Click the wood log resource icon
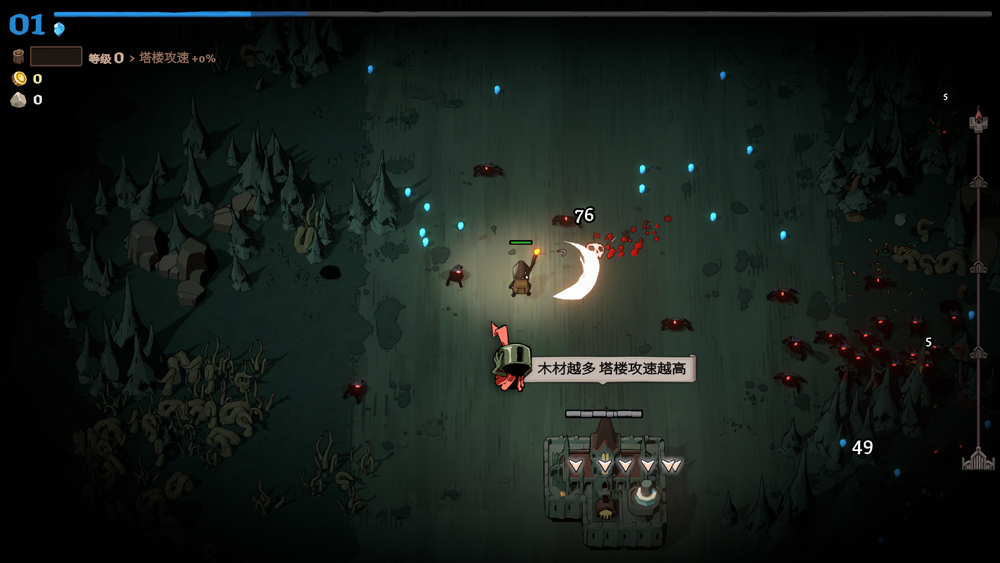The width and height of the screenshot is (1000, 563). (x=18, y=57)
